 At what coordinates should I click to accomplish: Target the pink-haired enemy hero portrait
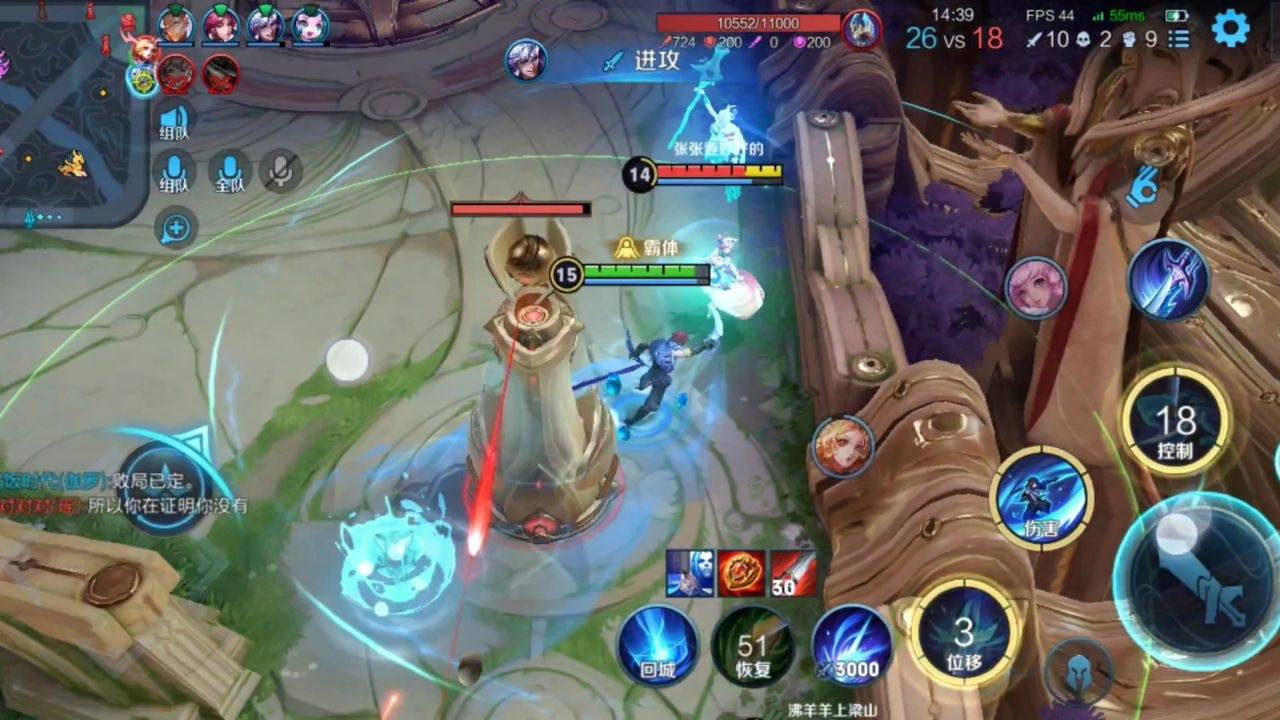[x=1035, y=288]
